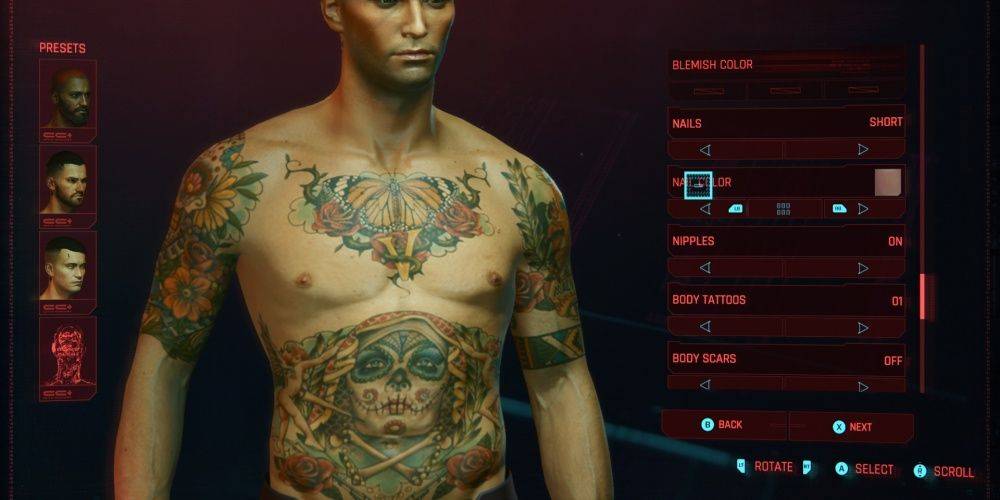Screen dimensions: 1000x500
Task: Switch Body Tattoos to next design
Action: [x=863, y=327]
